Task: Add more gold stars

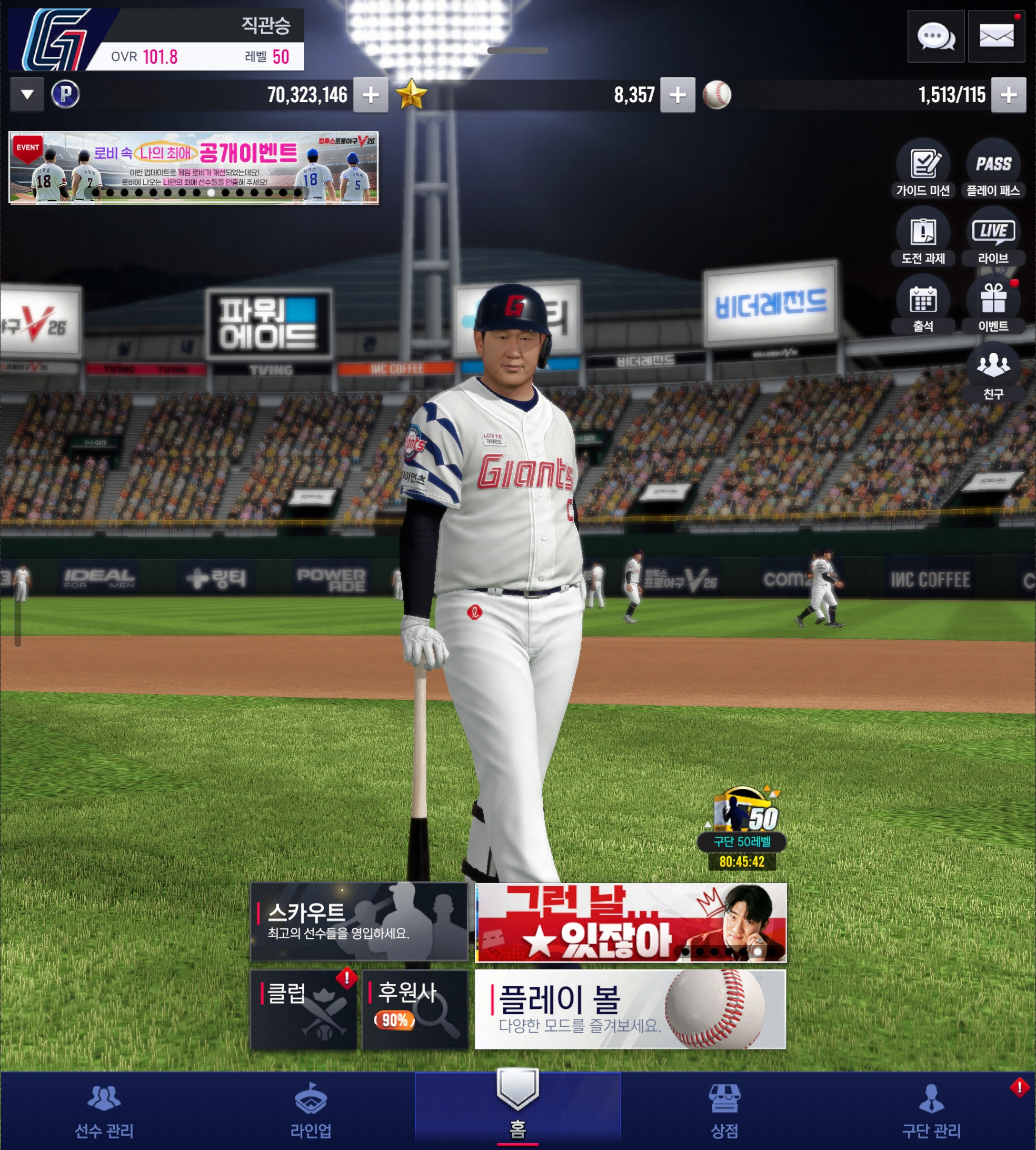Action: point(678,95)
